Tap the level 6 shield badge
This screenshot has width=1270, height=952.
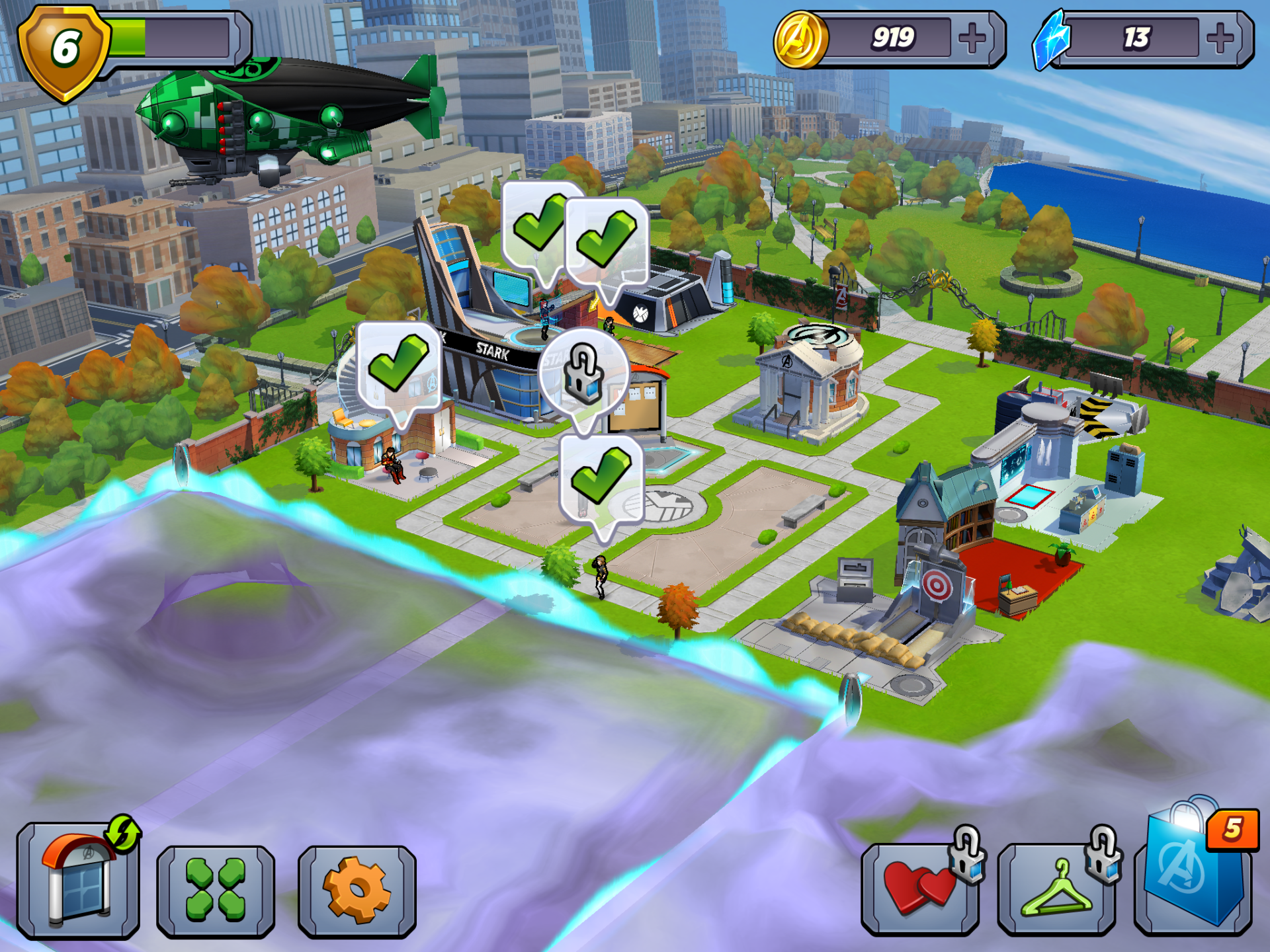(64, 52)
